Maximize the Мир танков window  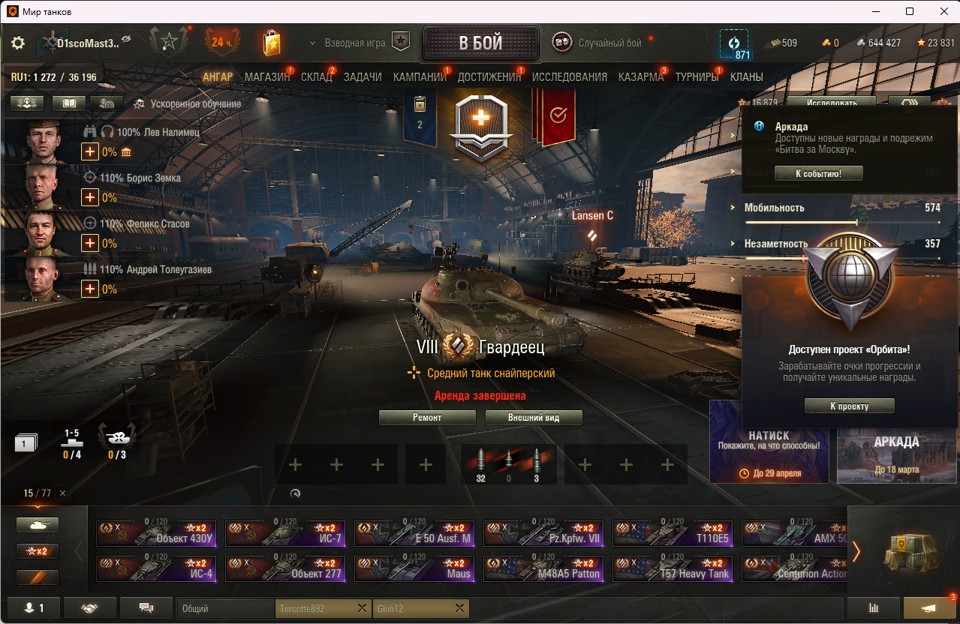(x=909, y=11)
